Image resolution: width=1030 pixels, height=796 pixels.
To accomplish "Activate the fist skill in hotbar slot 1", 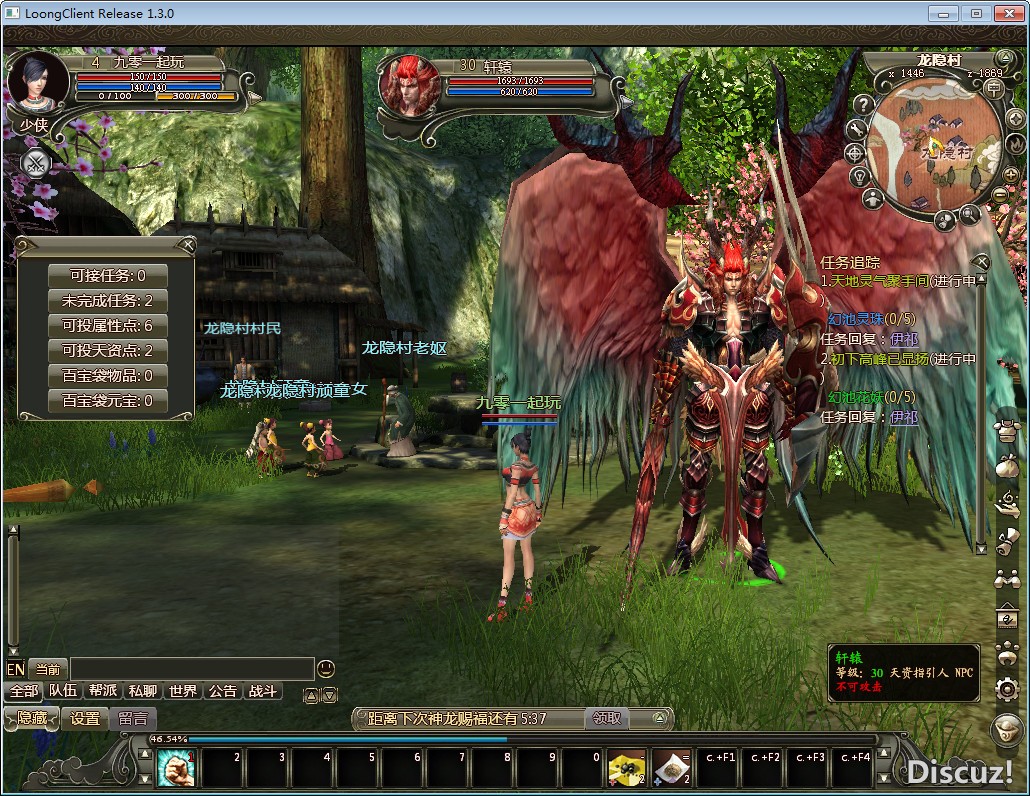I will (x=176, y=768).
